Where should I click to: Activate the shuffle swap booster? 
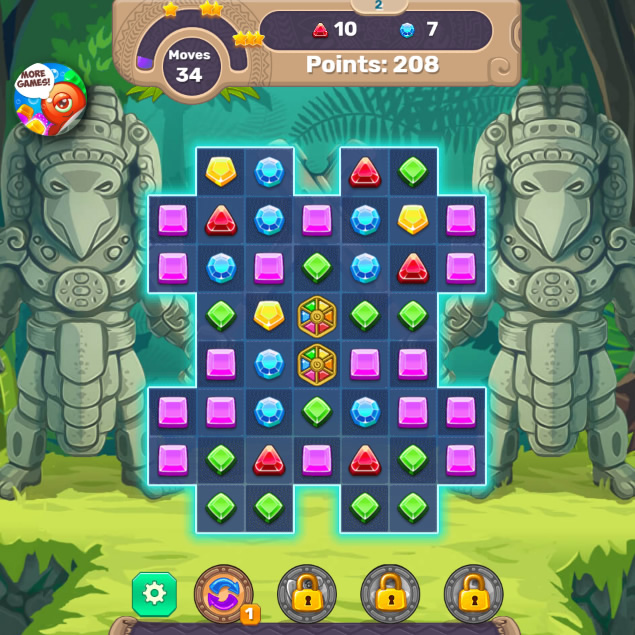[223, 592]
